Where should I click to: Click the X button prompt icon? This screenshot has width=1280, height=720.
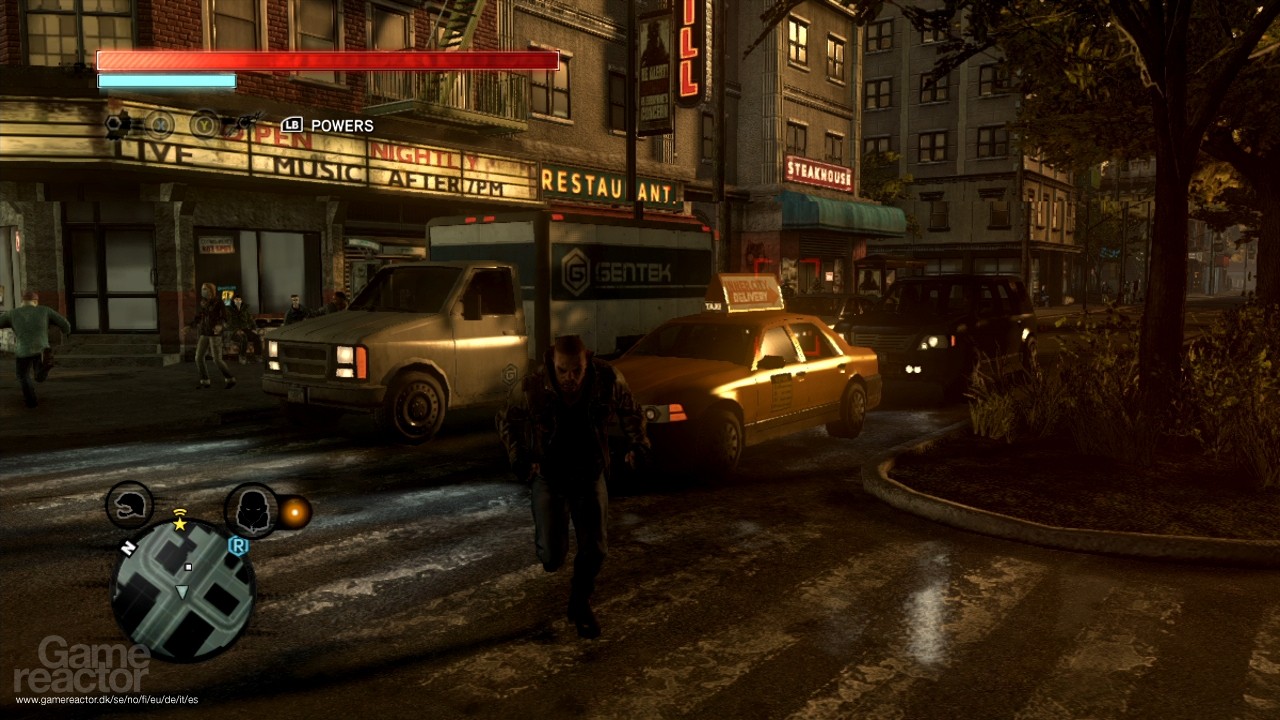[x=161, y=125]
